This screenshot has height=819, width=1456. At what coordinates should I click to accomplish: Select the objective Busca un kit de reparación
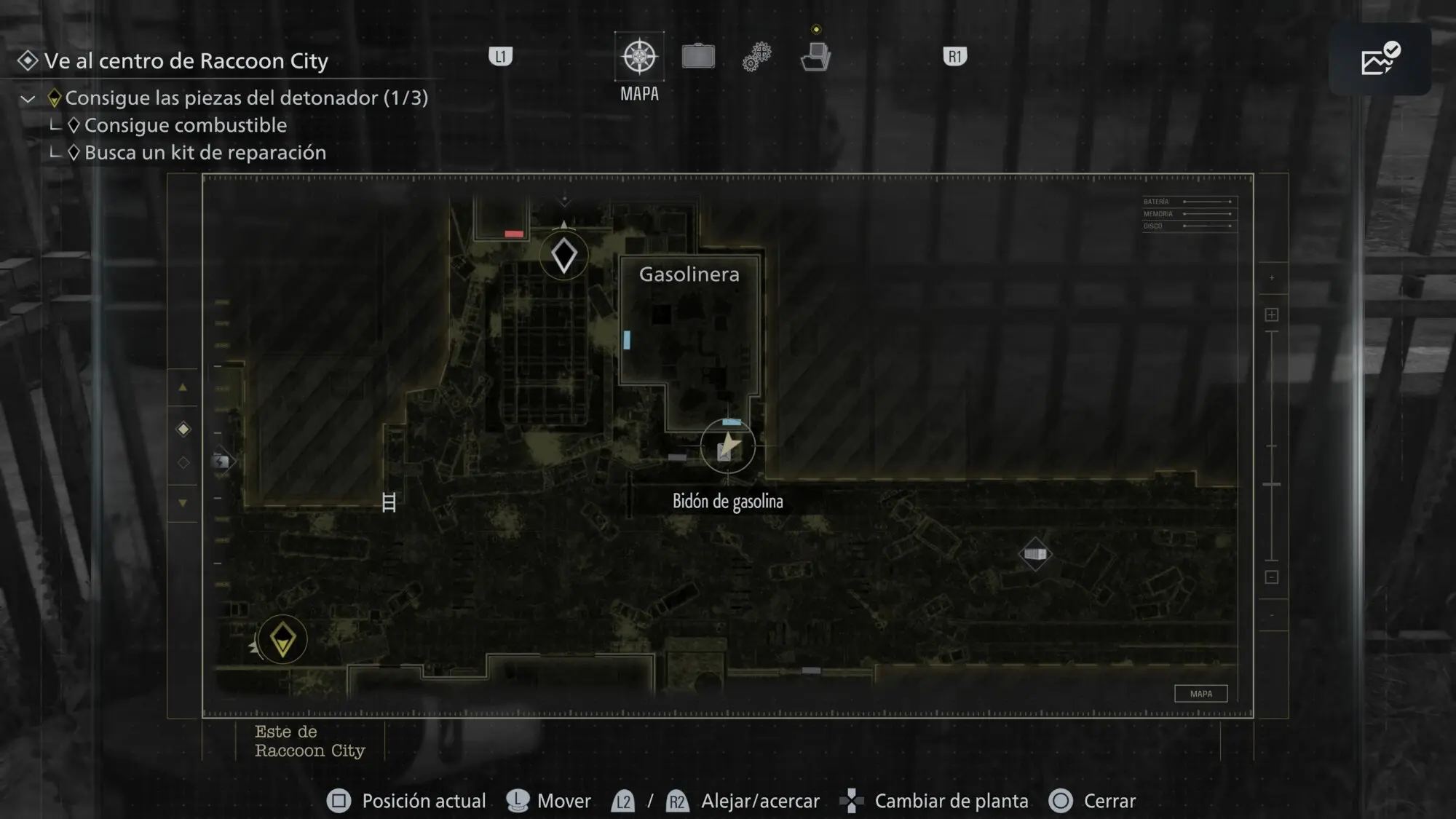(205, 153)
